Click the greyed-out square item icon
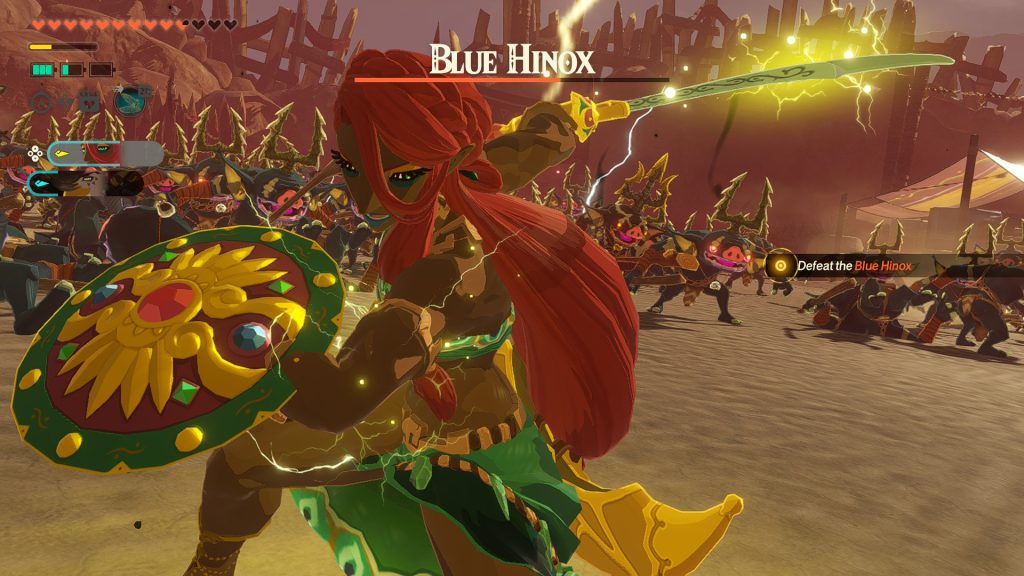 pos(88,100)
